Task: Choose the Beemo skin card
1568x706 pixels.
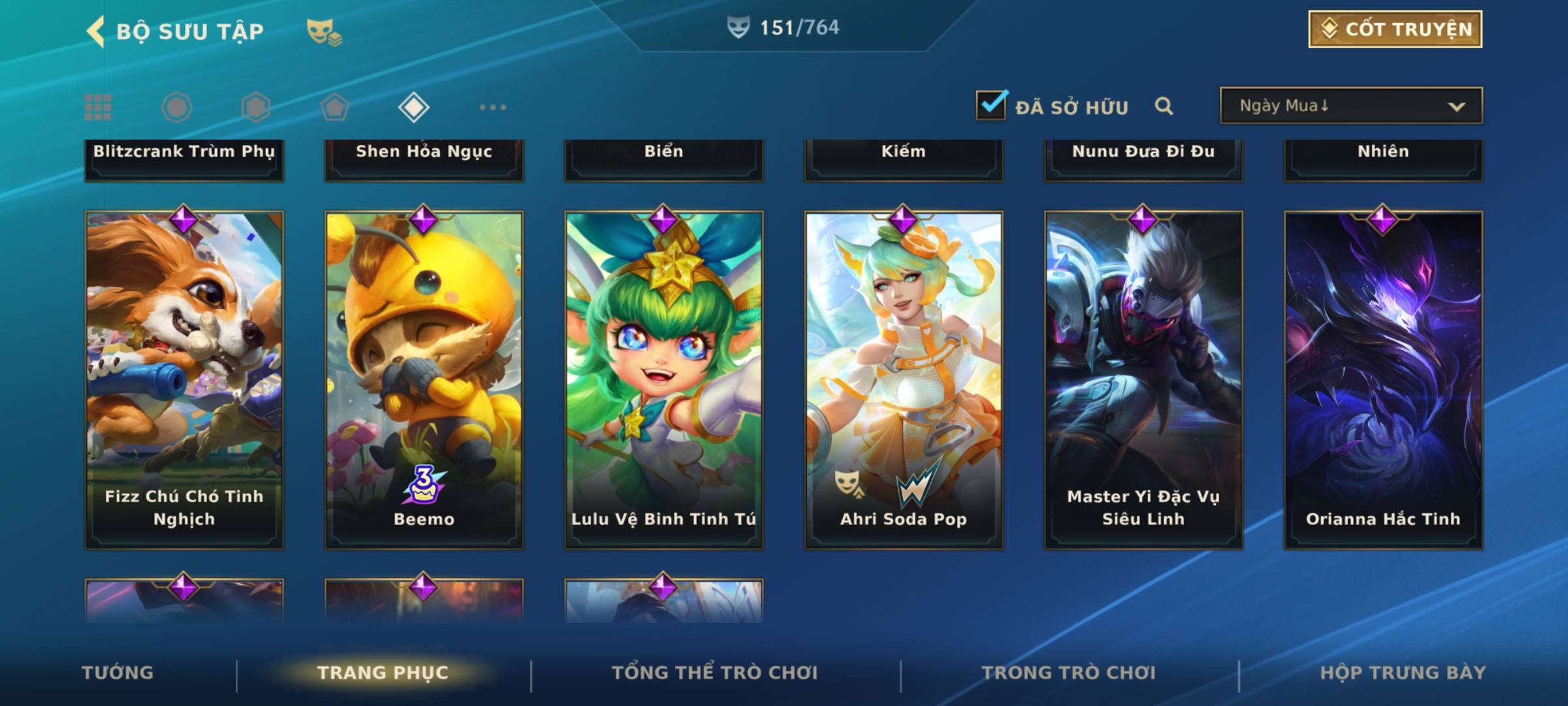Action: point(424,379)
